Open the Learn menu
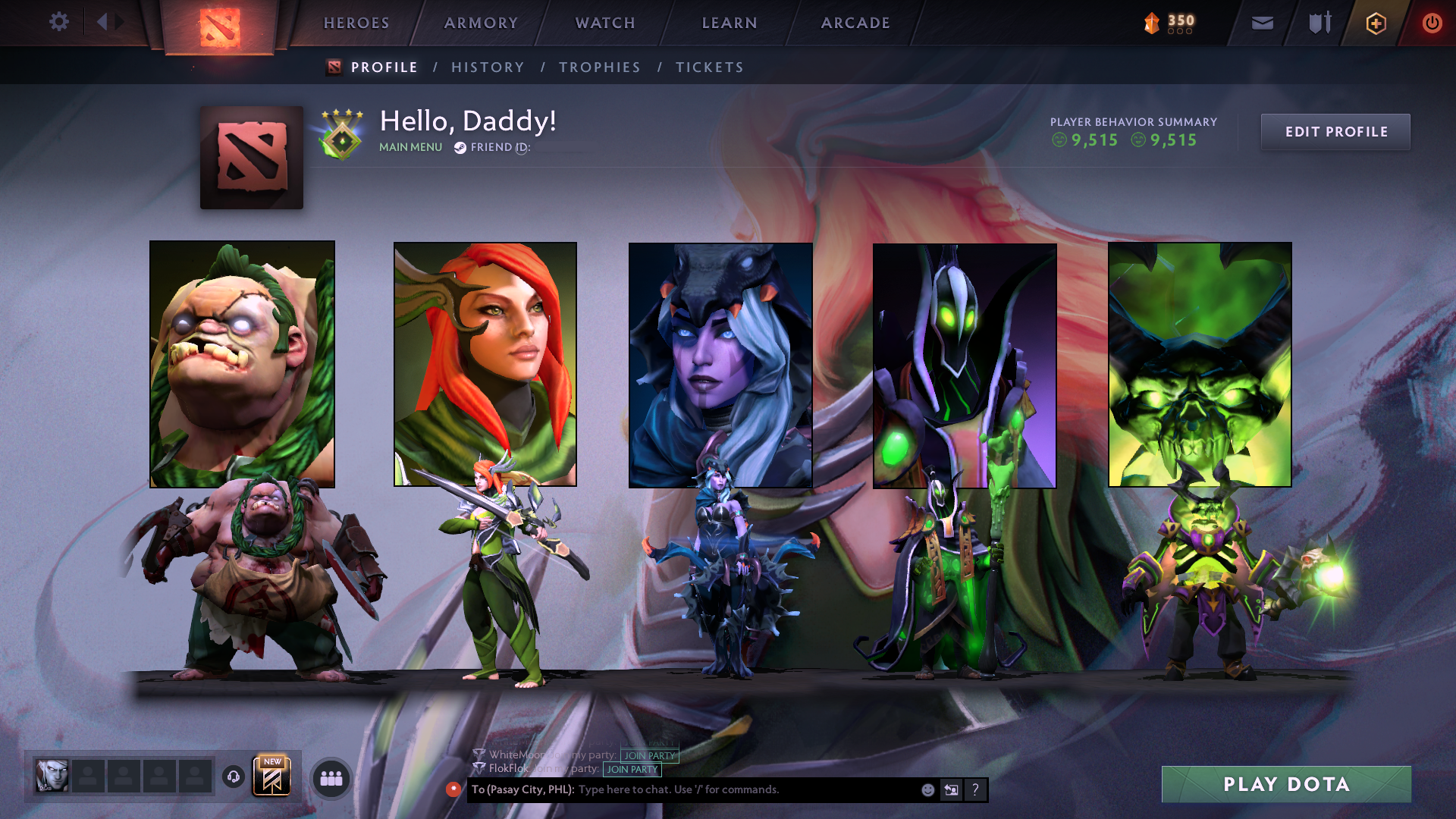 click(730, 23)
